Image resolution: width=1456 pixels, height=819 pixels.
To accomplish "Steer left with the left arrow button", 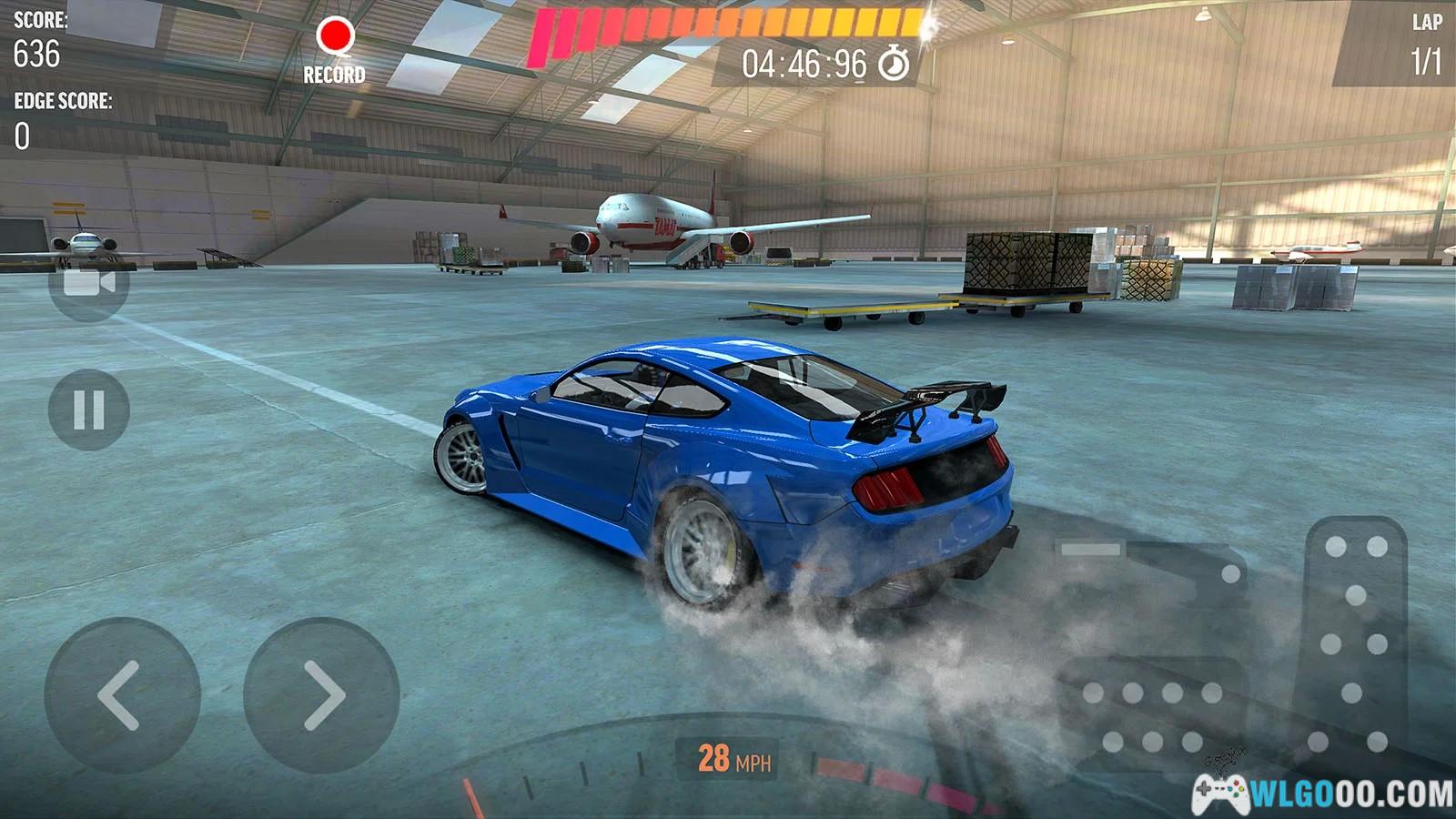I will [122, 695].
